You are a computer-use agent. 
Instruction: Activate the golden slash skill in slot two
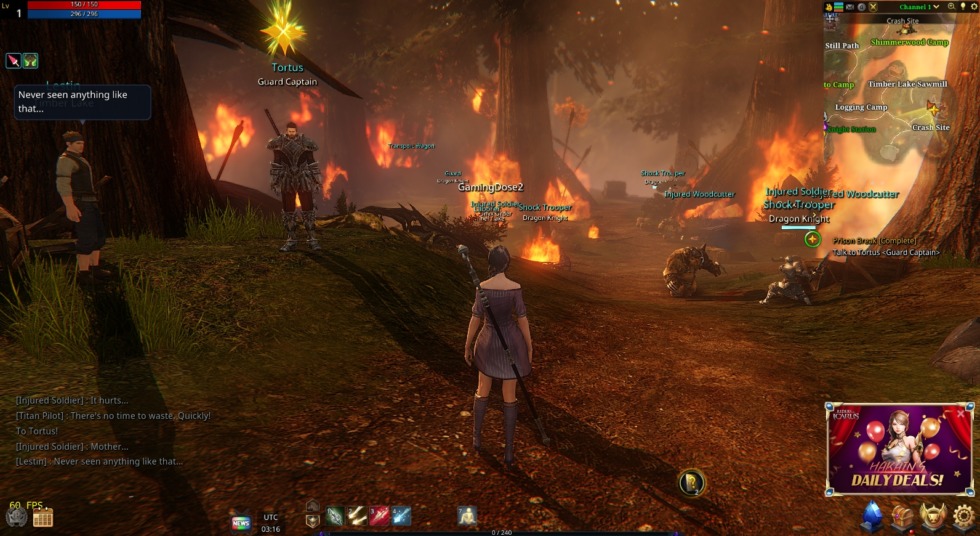click(x=357, y=516)
